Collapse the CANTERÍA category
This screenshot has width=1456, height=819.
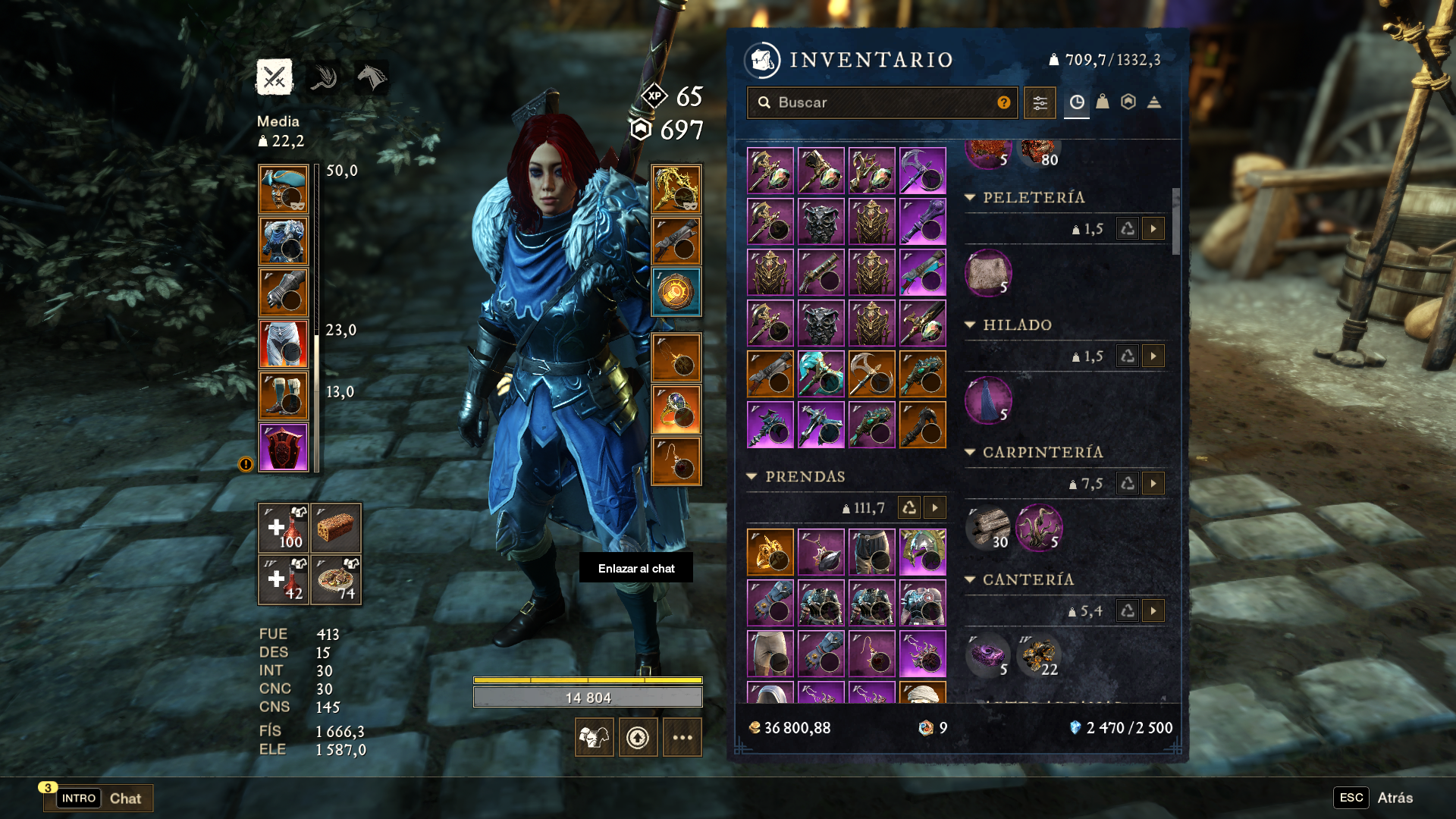(x=970, y=579)
